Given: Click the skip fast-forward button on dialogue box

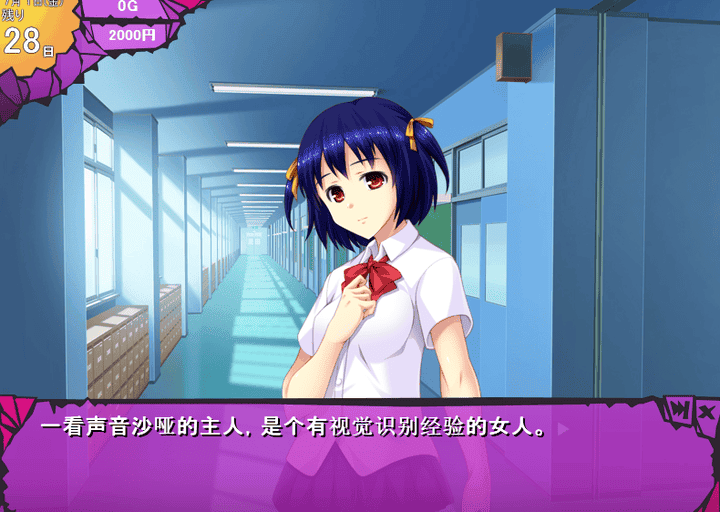Looking at the screenshot, I should tap(680, 410).
